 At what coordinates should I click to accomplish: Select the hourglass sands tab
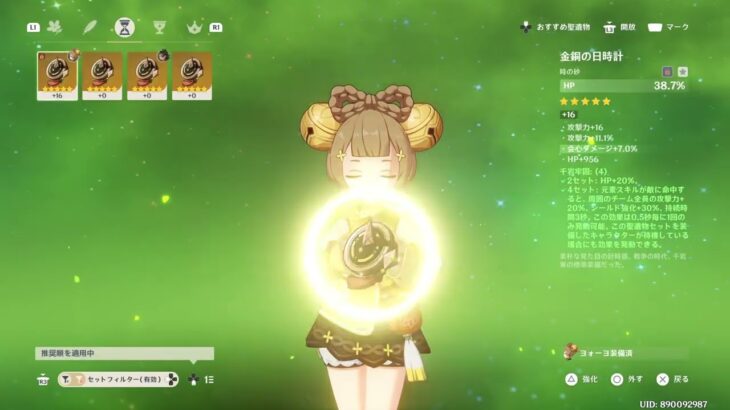coord(125,27)
